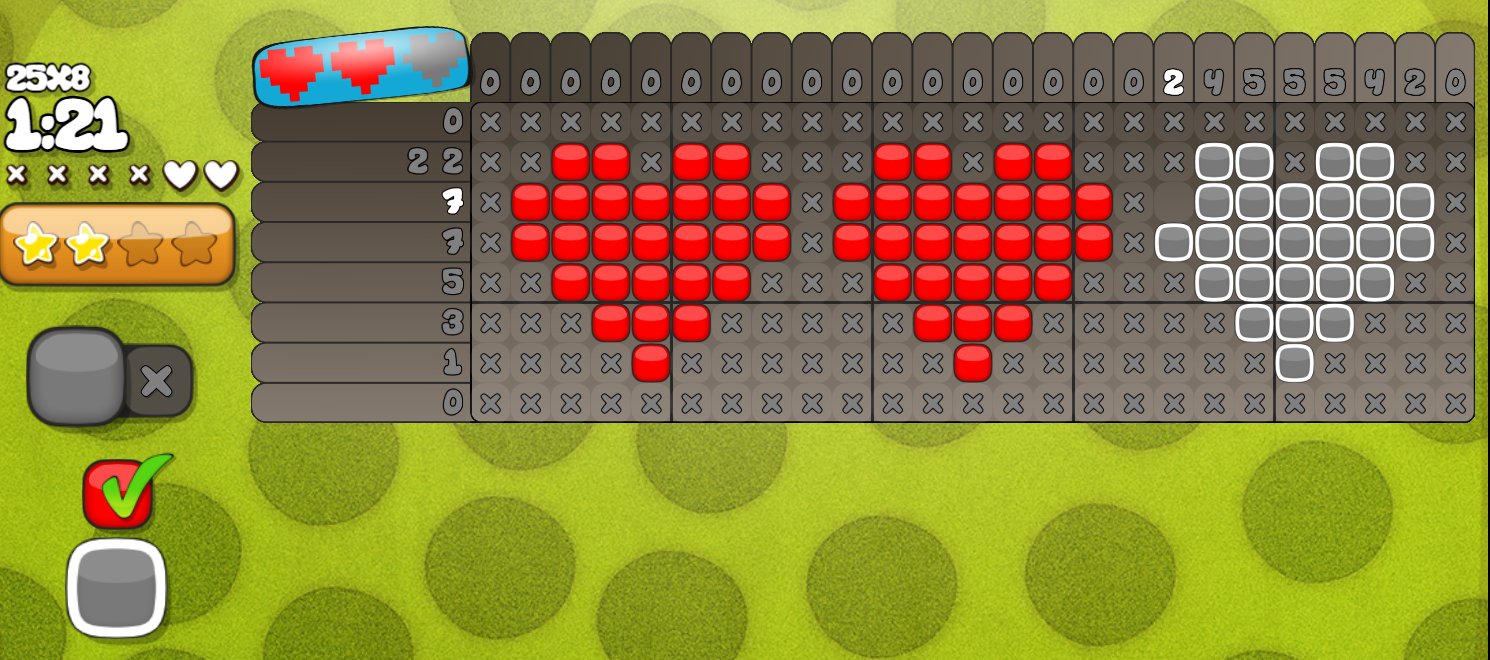Pick the gray color swatch outlined in white
This screenshot has height=660, width=1490.
click(x=116, y=589)
